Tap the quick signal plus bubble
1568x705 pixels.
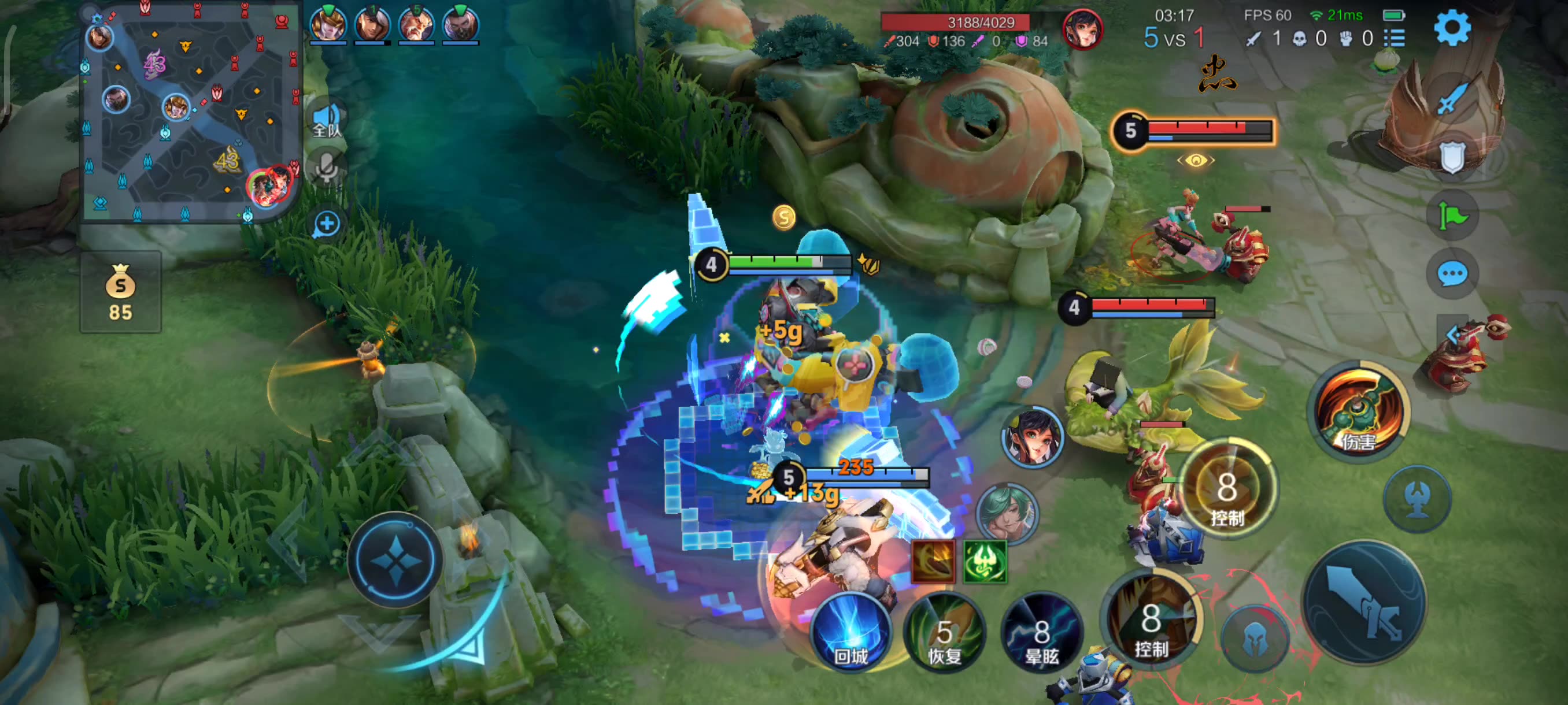pyautogui.click(x=327, y=224)
